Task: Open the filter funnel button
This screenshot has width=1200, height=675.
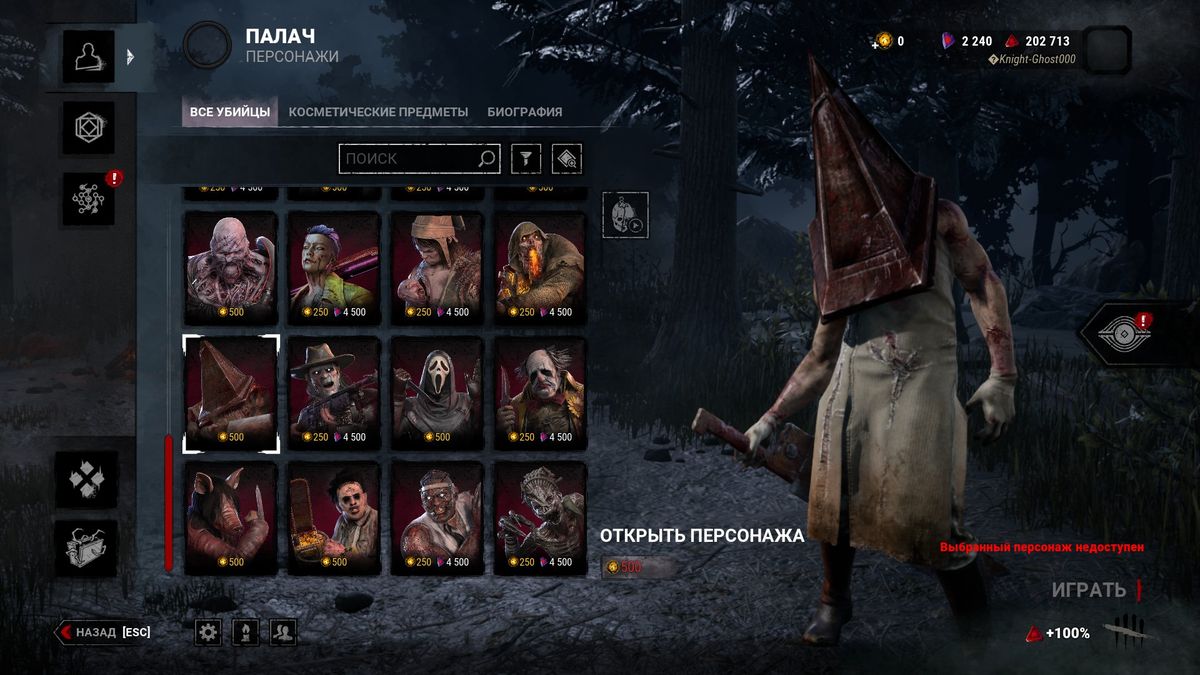Action: (526, 158)
